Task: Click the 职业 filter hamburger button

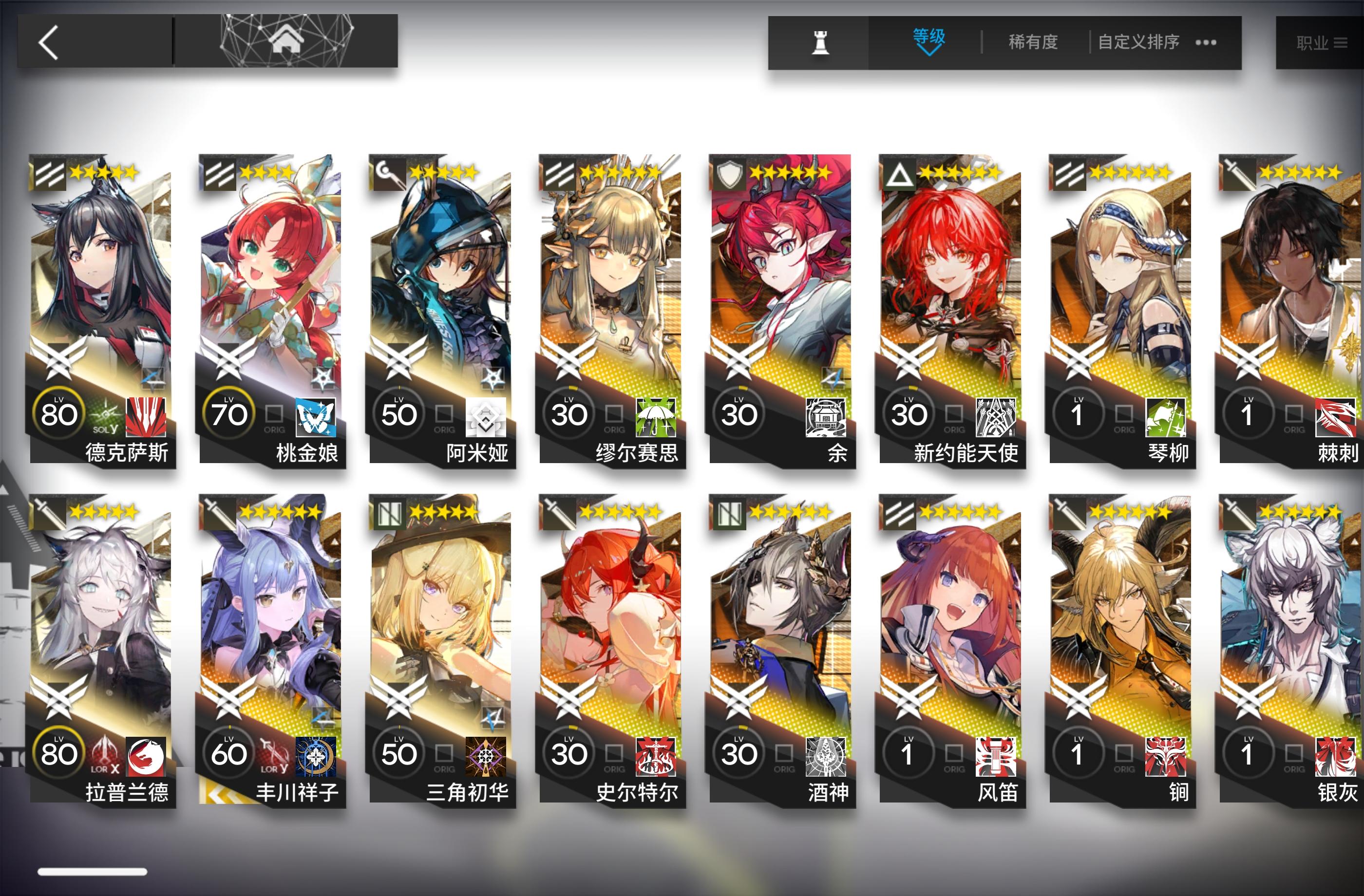Action: pyautogui.click(x=1340, y=42)
